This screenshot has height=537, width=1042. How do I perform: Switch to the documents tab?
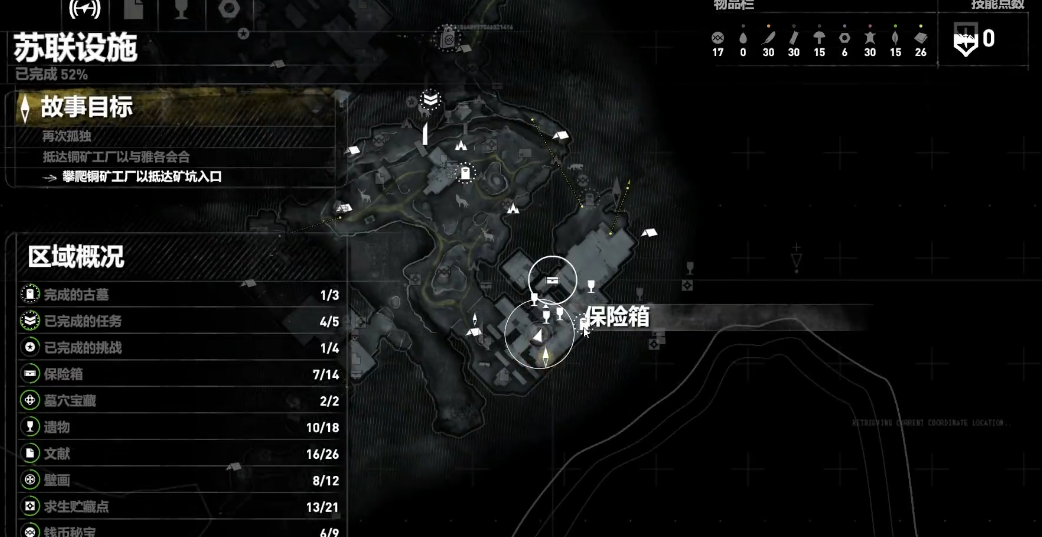135,9
